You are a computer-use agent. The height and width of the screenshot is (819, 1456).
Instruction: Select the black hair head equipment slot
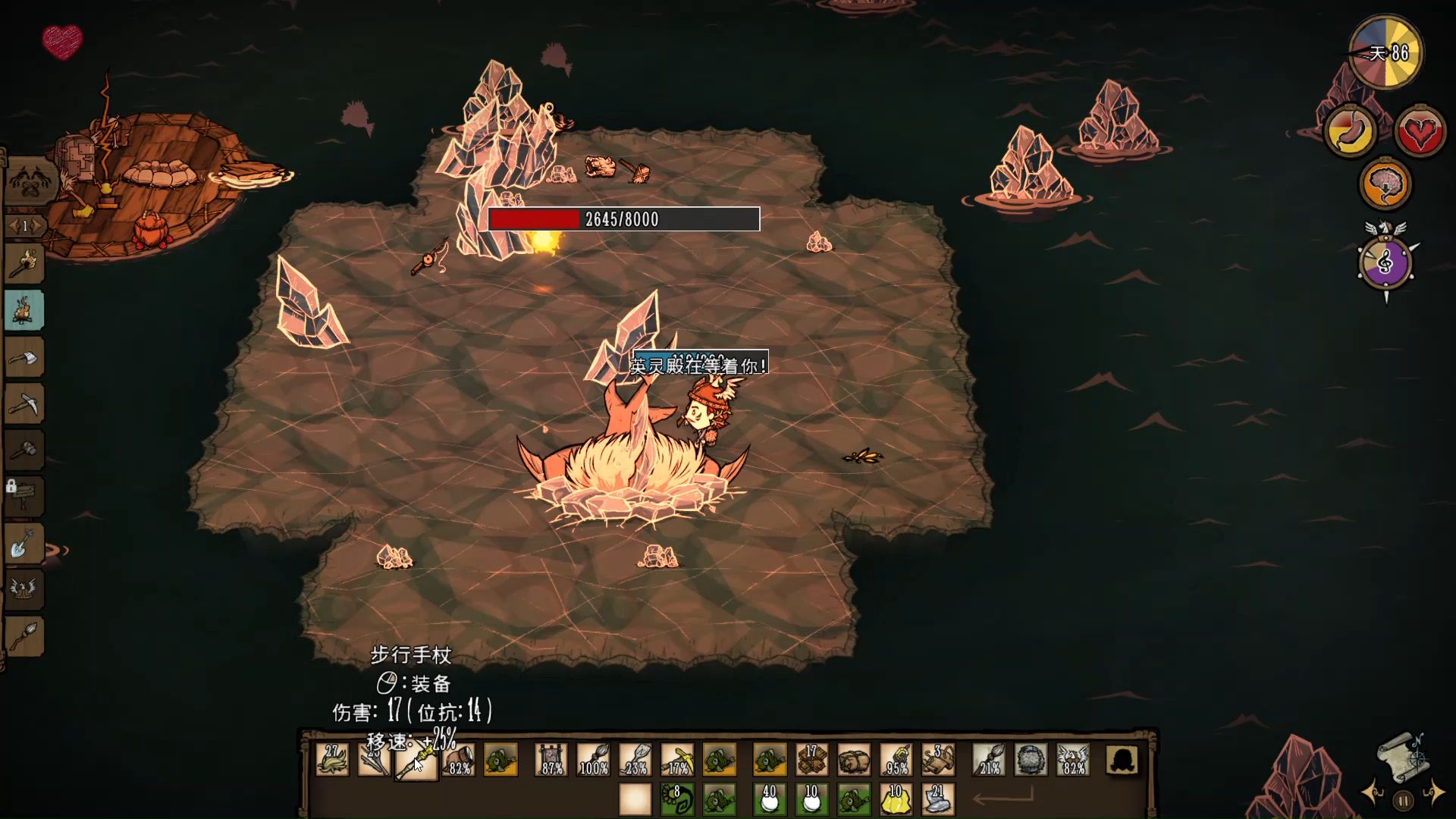(1122, 760)
